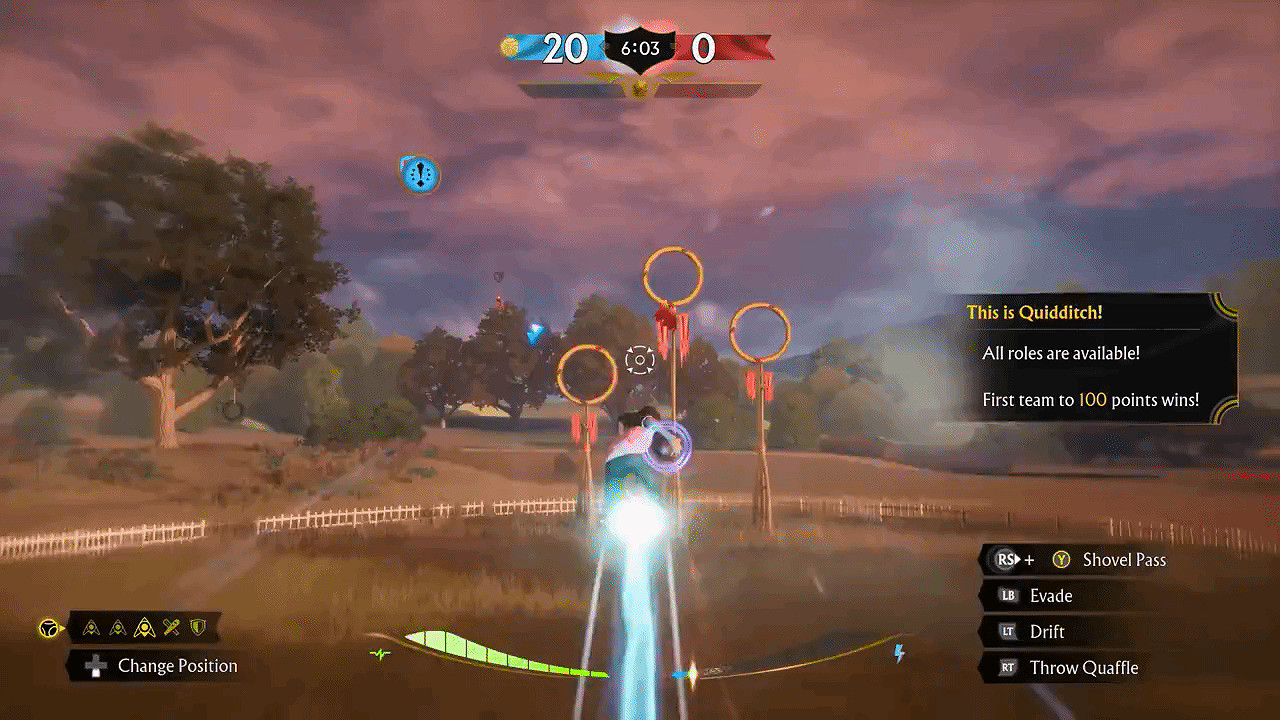
Task: Choose the shield Keeper position icon
Action: 198,628
